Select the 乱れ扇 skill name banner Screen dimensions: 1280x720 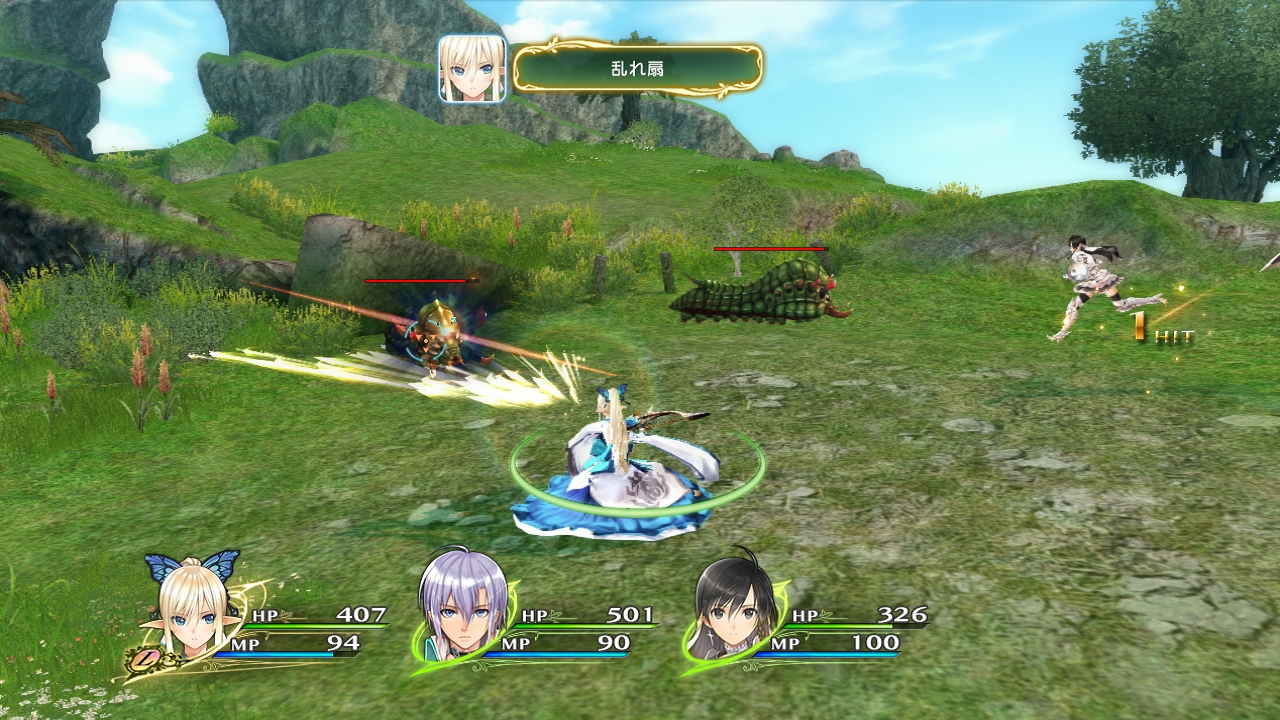click(x=637, y=69)
